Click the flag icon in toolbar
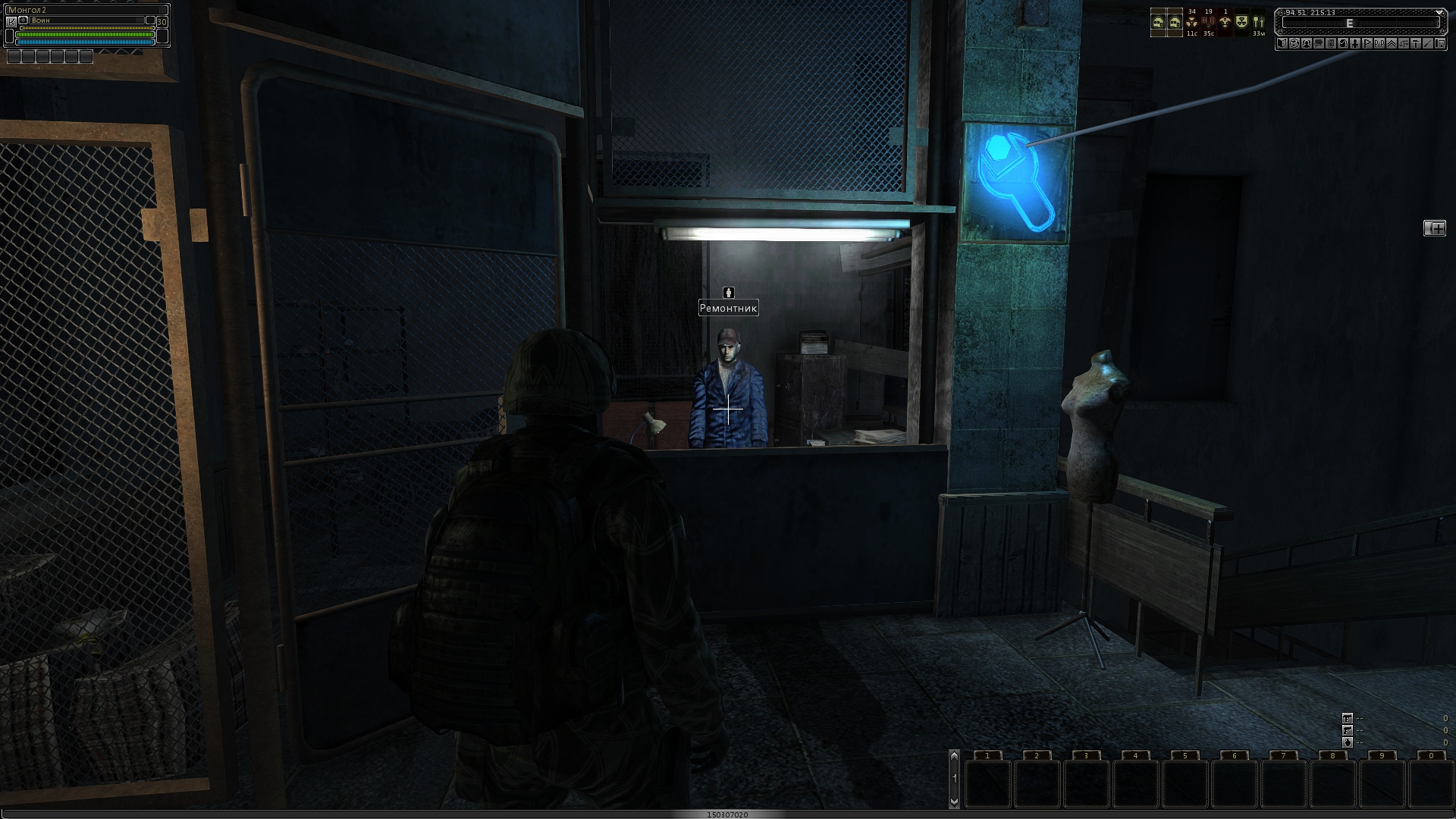The width and height of the screenshot is (1456, 819). 1367,43
